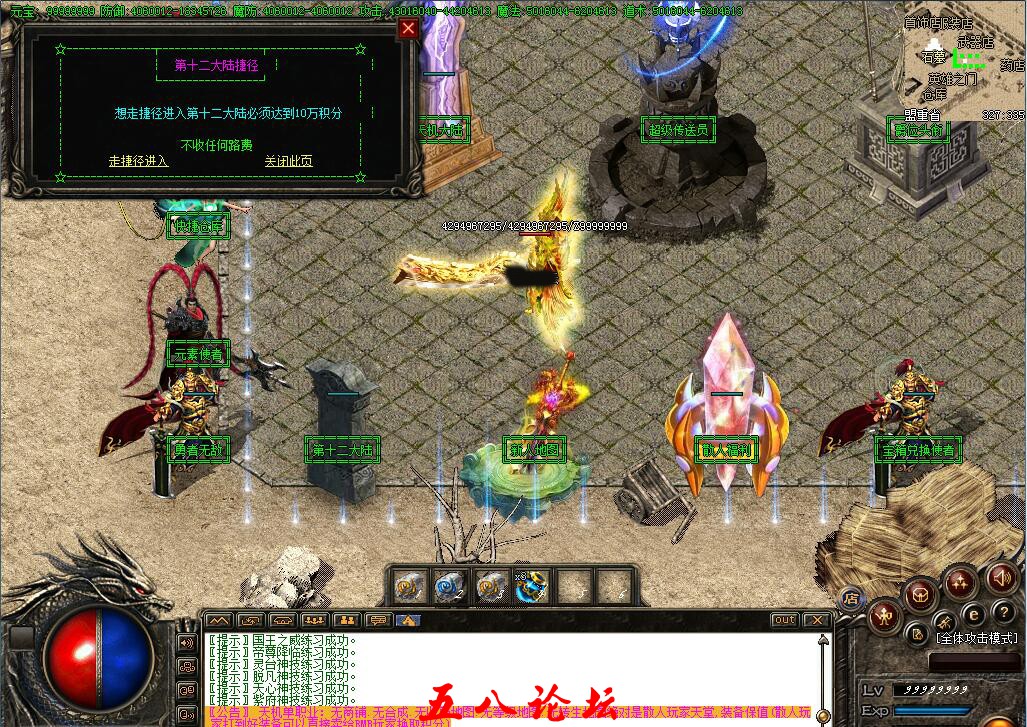
Task: Open the help menu with the ? button
Action: (1003, 612)
